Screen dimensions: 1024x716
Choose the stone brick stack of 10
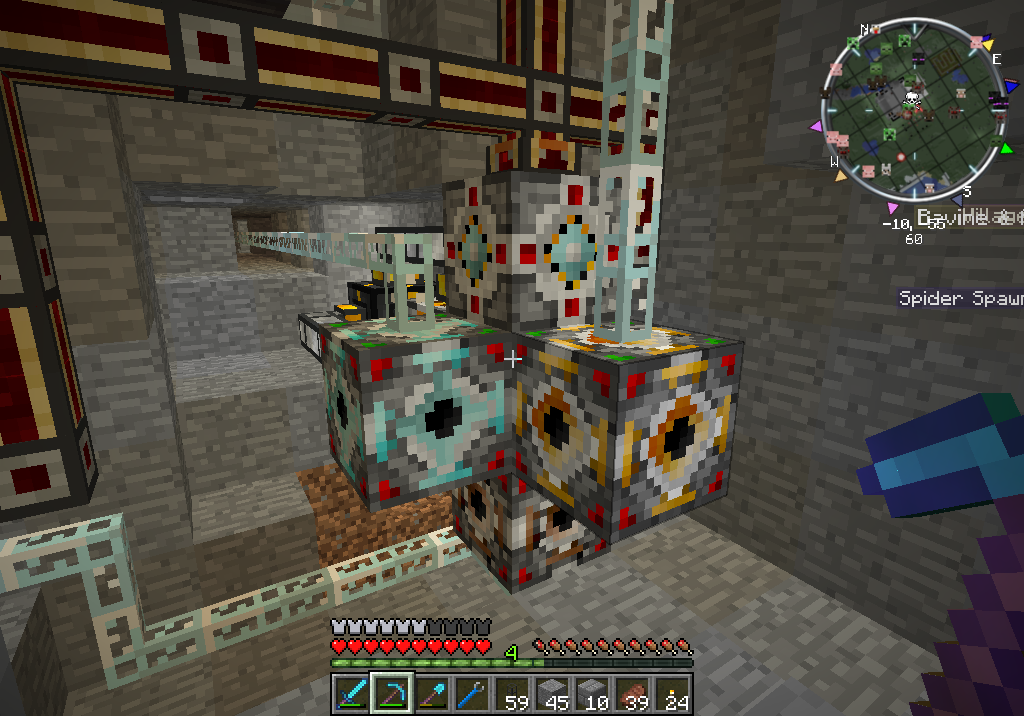point(592,693)
